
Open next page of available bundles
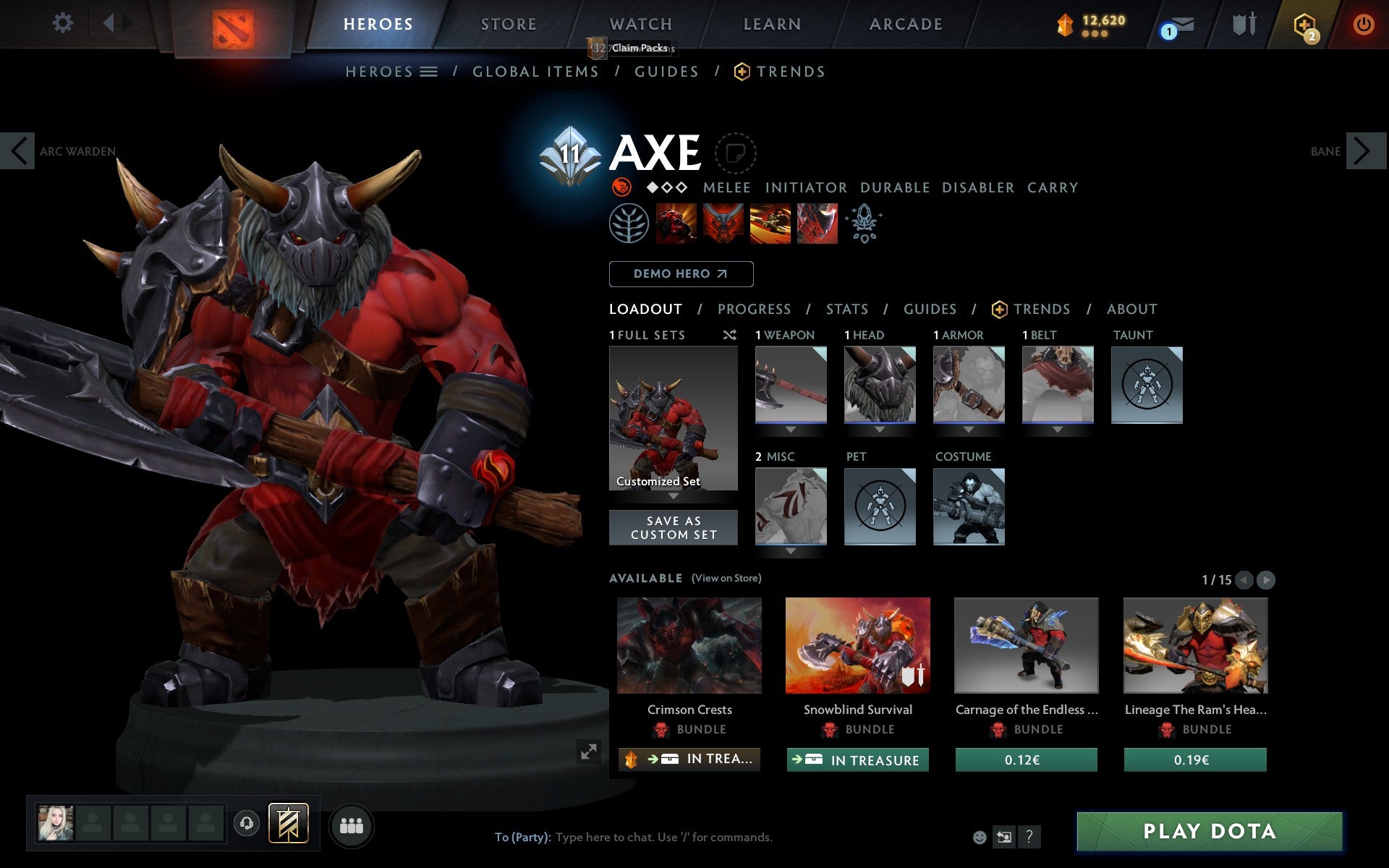point(1265,579)
